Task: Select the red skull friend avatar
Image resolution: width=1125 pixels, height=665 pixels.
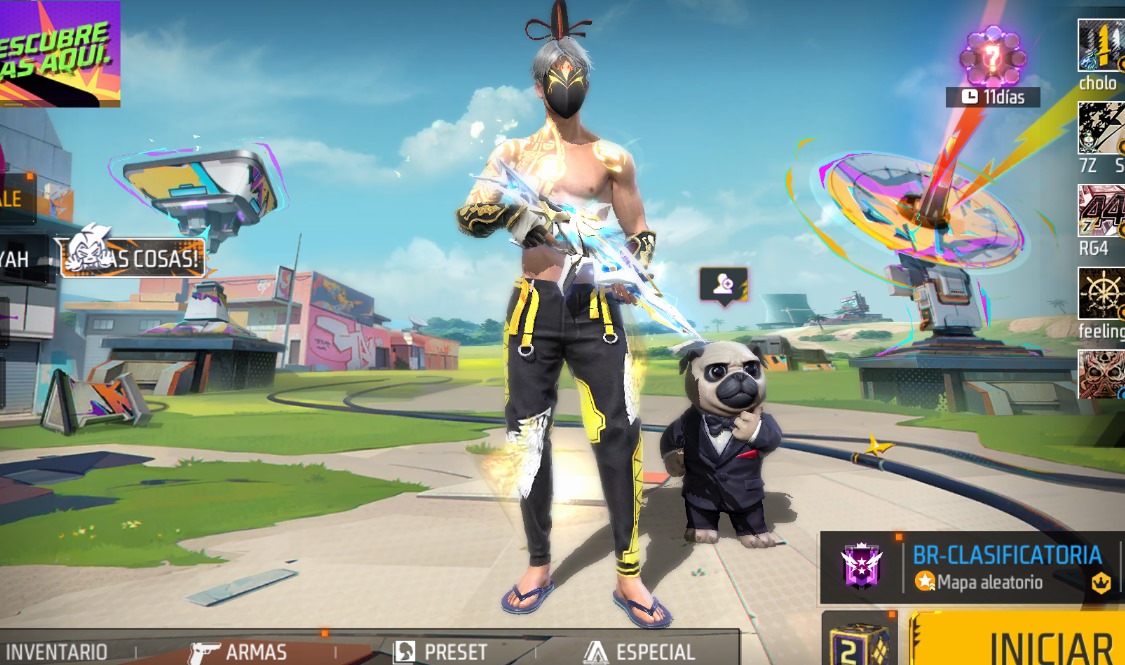Action: tap(1100, 374)
